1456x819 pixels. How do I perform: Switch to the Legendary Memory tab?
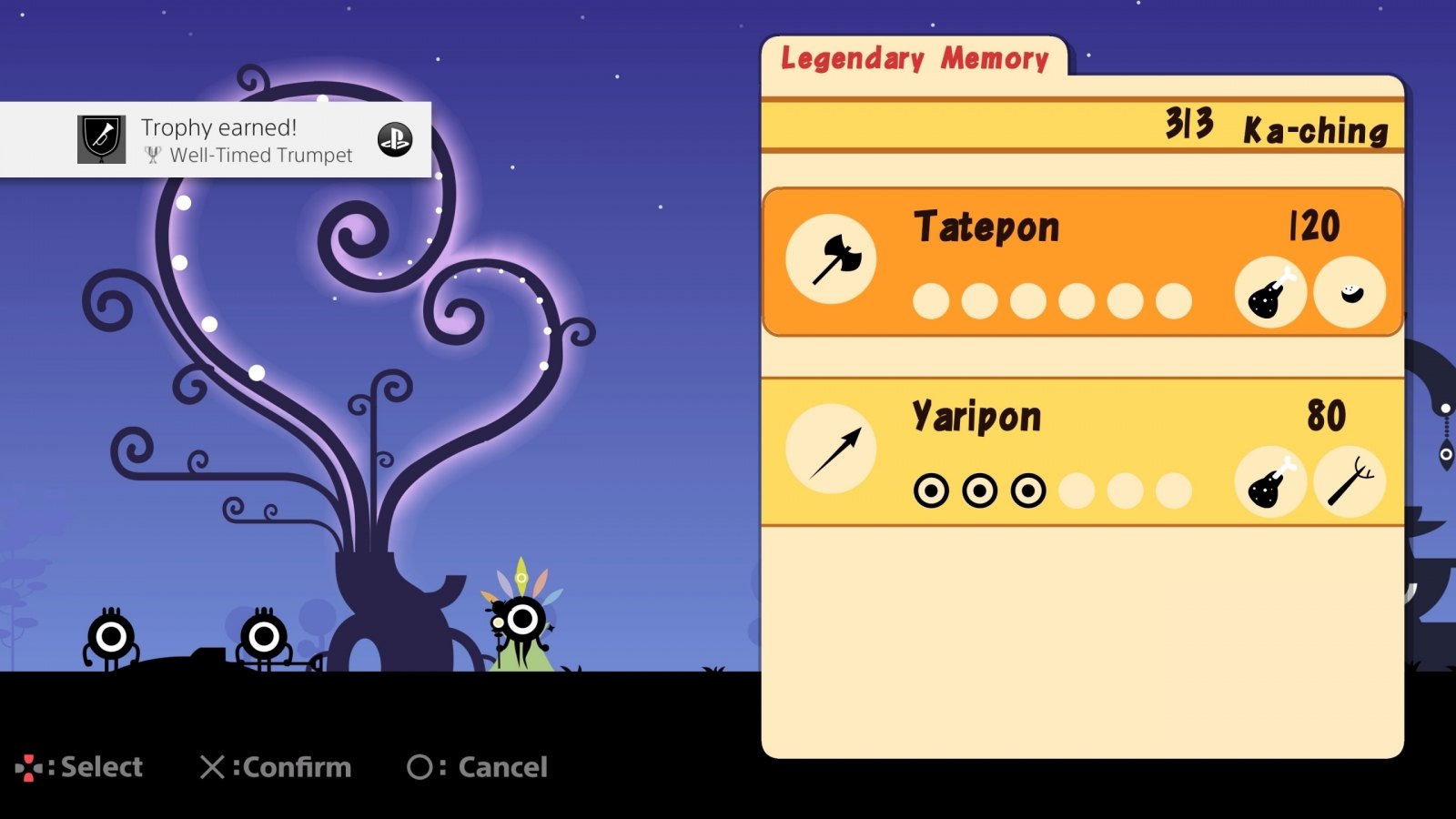(x=915, y=59)
